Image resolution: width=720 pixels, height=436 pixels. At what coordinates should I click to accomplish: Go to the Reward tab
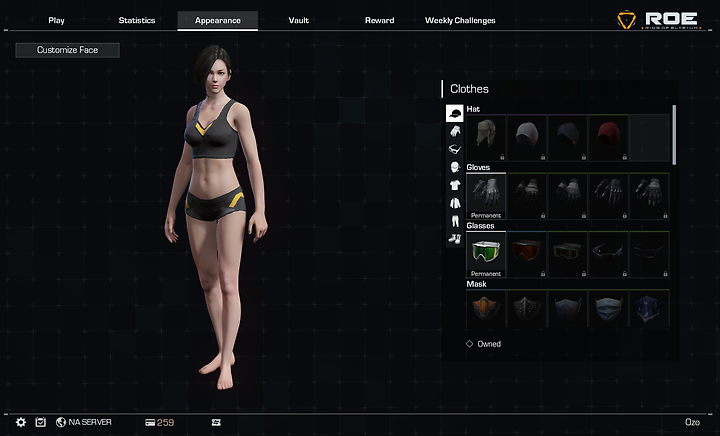[x=379, y=20]
